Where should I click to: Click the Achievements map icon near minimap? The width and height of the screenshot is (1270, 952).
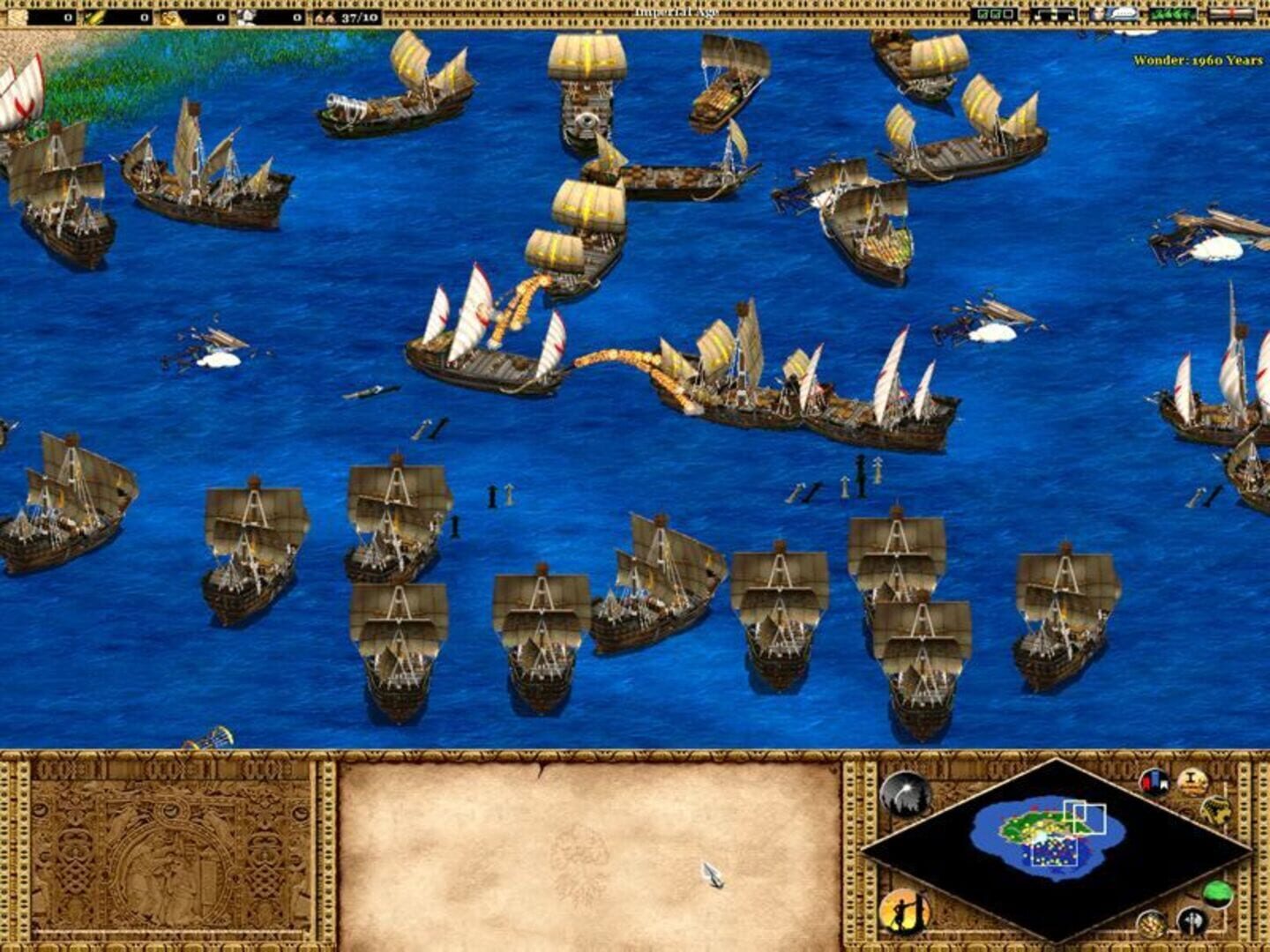[x=1216, y=811]
